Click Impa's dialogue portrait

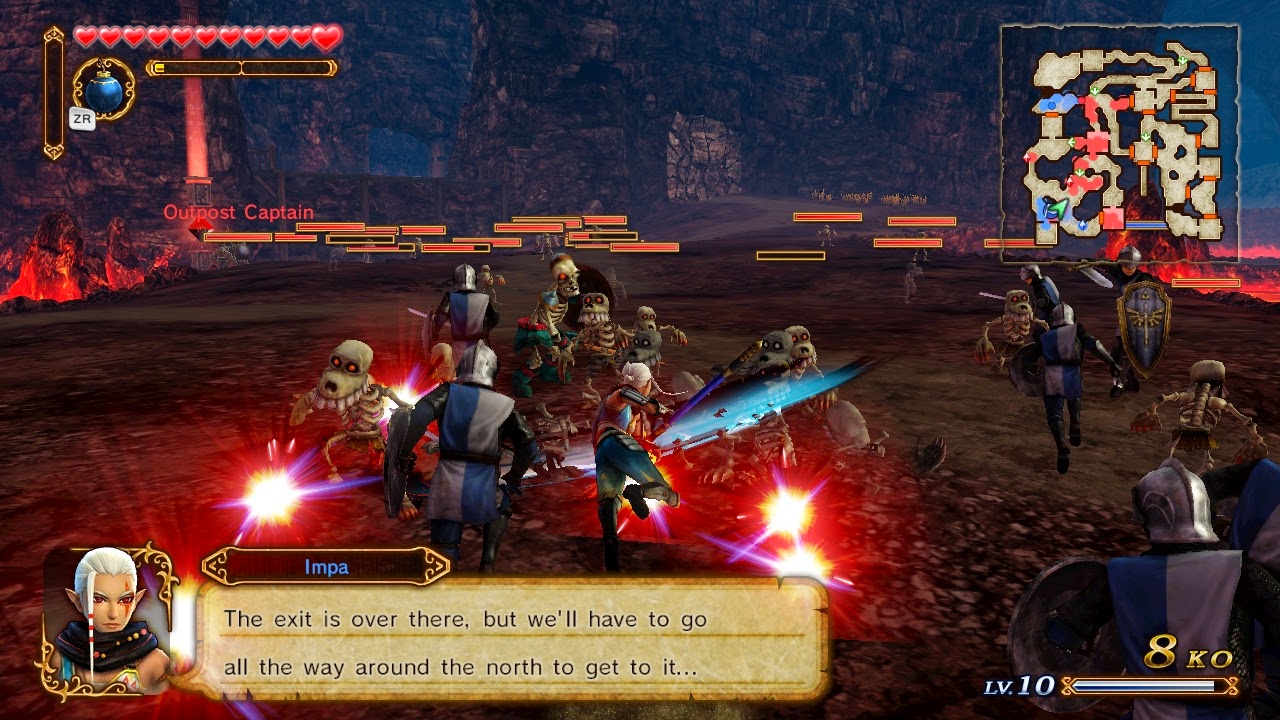click(x=107, y=619)
